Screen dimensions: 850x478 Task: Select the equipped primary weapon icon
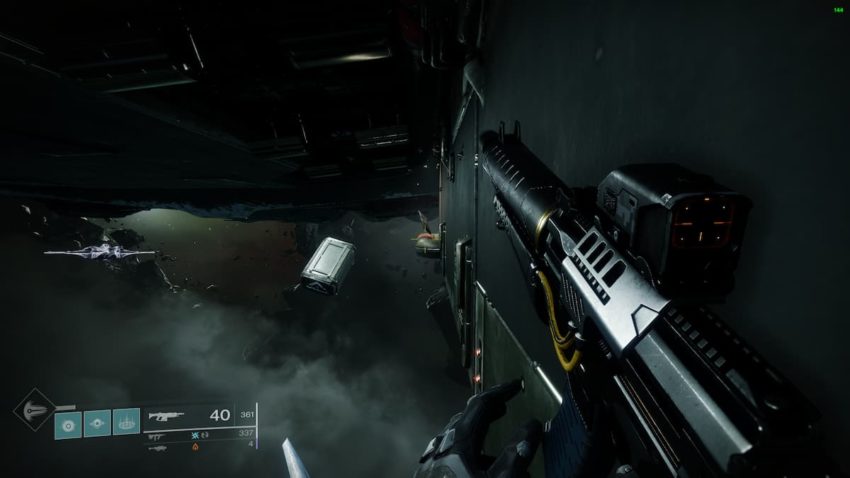tap(165, 415)
